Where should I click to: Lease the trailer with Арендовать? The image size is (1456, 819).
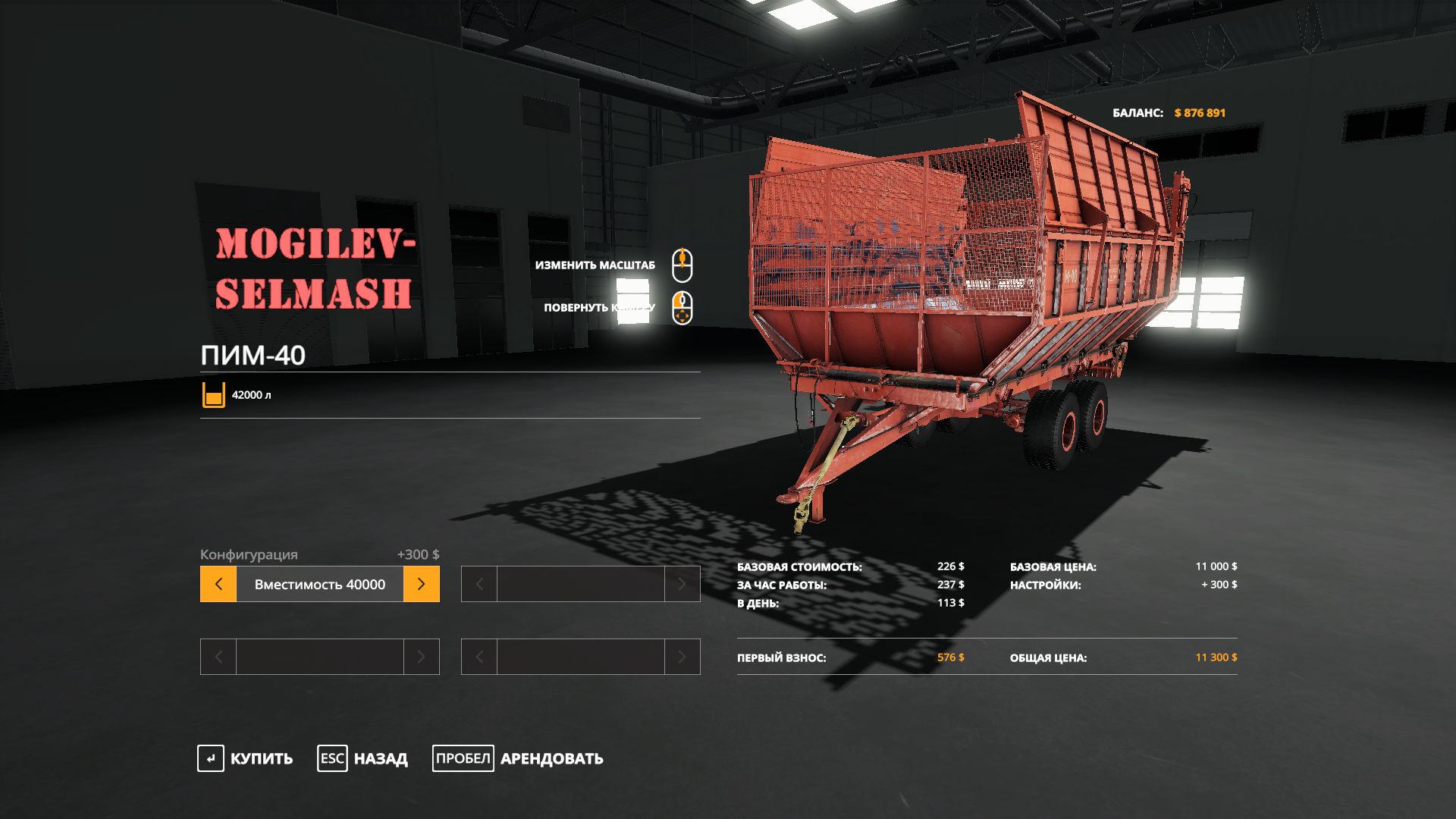(x=518, y=758)
